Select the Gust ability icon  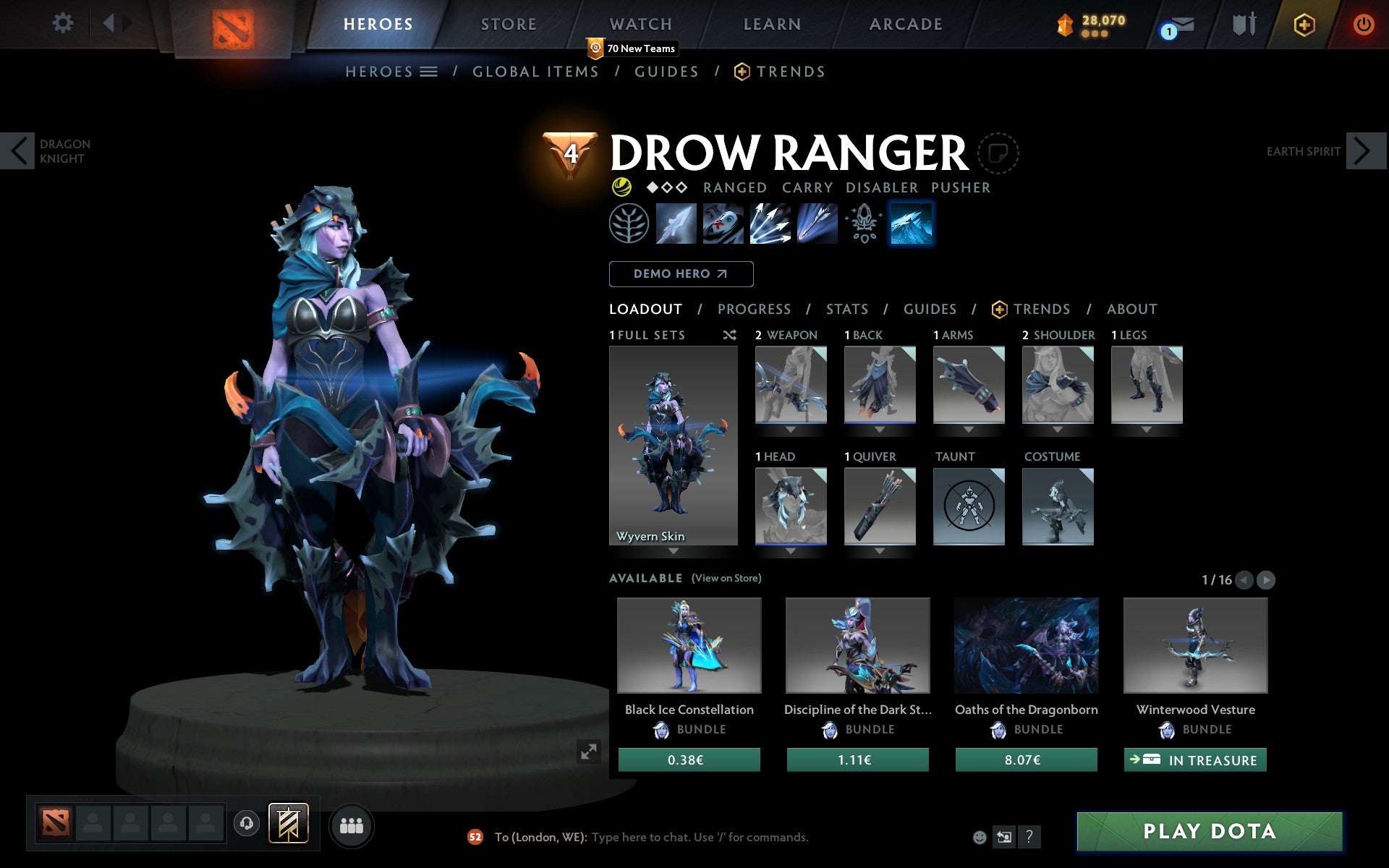click(723, 224)
